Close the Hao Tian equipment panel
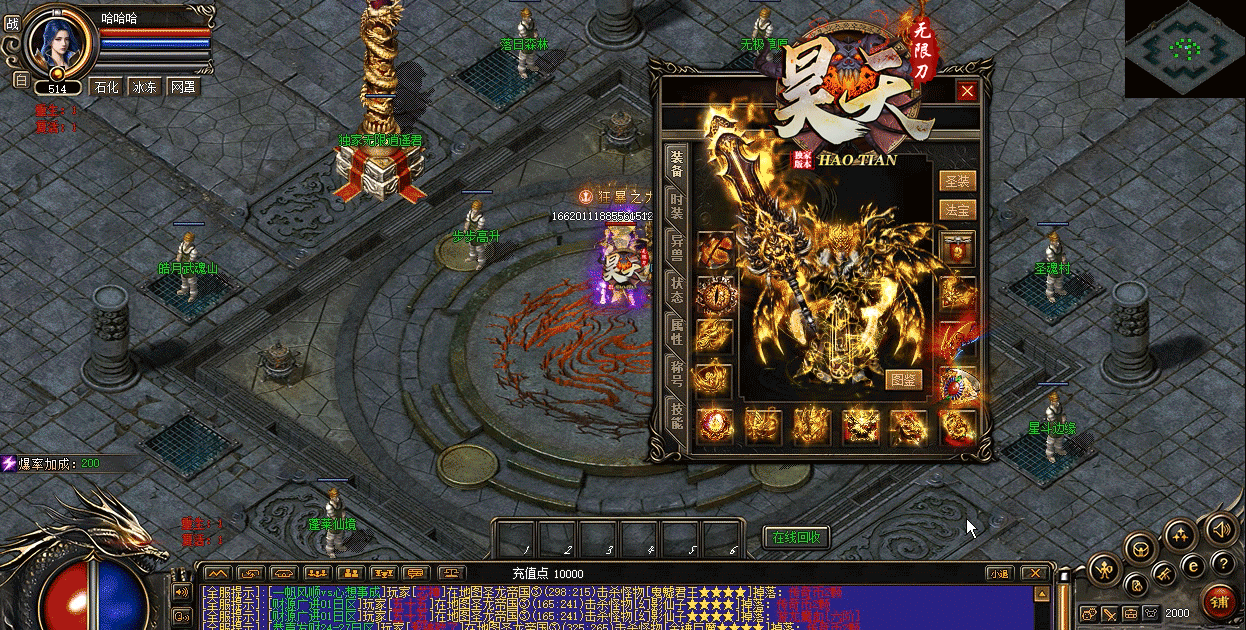Viewport: 1246px width, 630px height. [967, 91]
